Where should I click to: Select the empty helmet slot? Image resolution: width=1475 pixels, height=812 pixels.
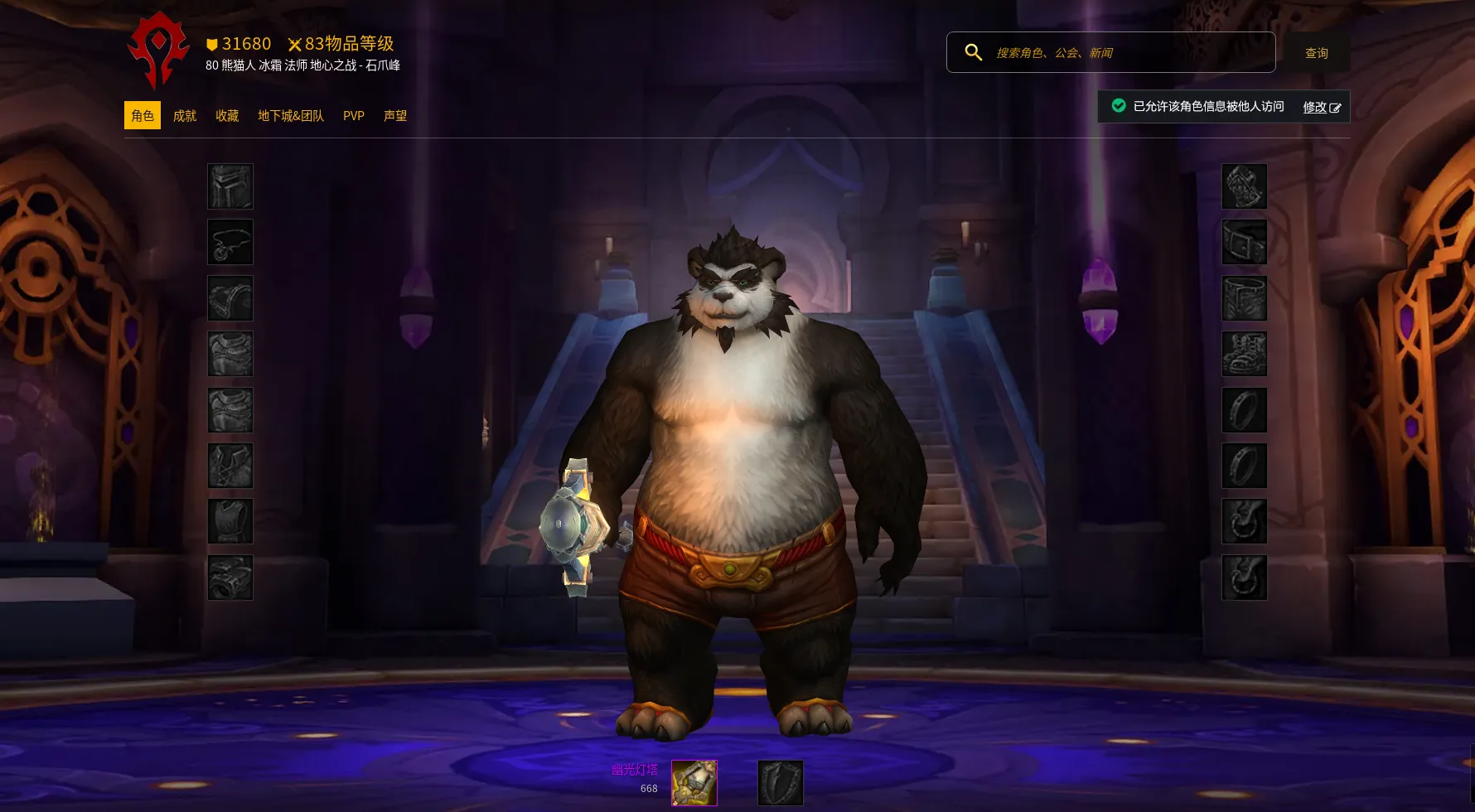pos(230,186)
